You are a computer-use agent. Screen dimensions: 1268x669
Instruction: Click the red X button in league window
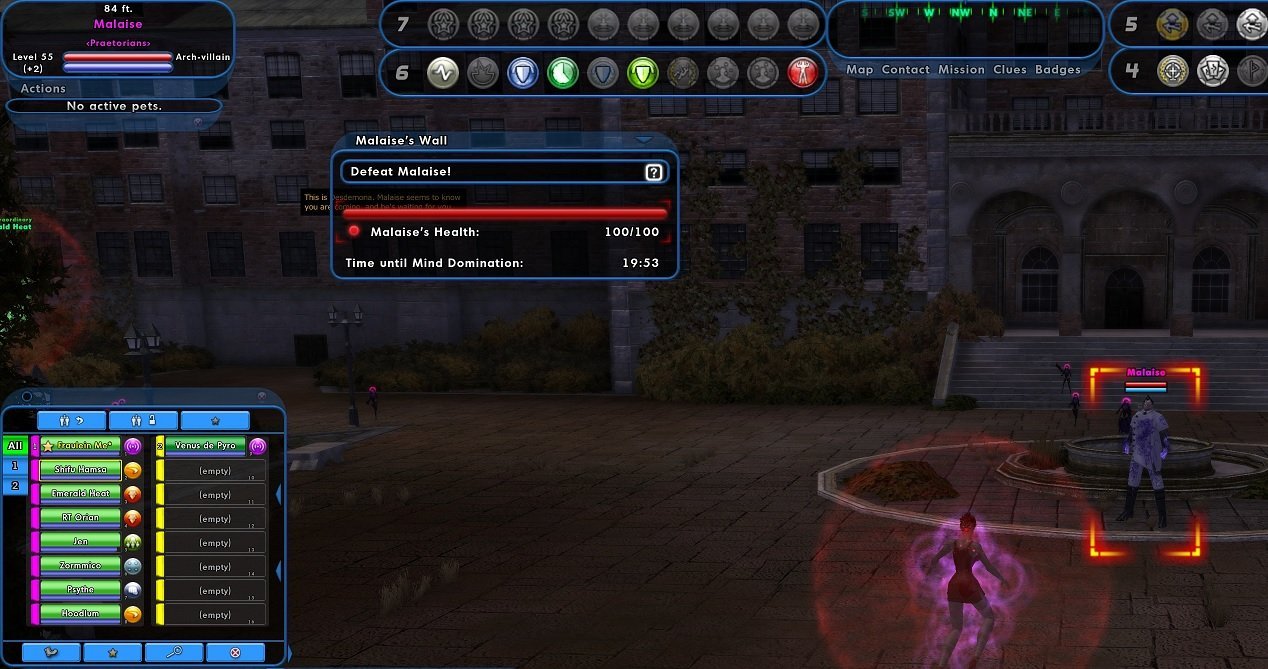click(x=235, y=653)
